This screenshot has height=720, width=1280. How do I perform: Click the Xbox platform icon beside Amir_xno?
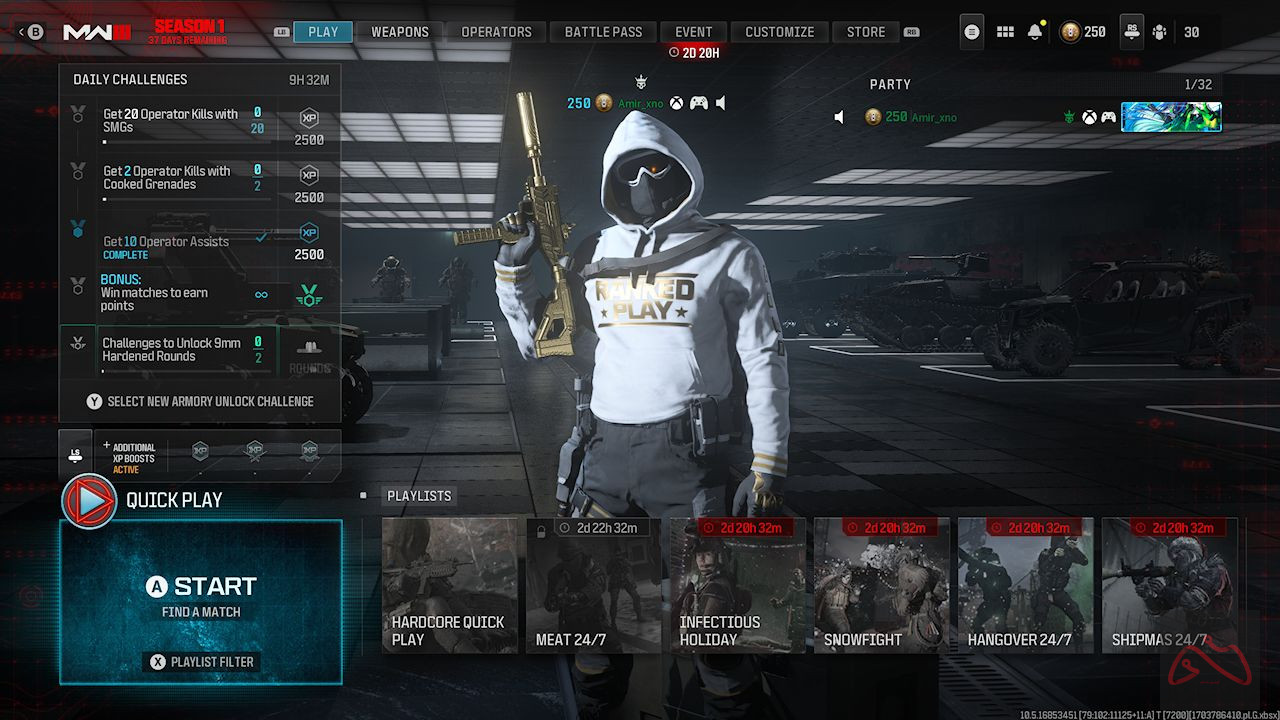[678, 101]
